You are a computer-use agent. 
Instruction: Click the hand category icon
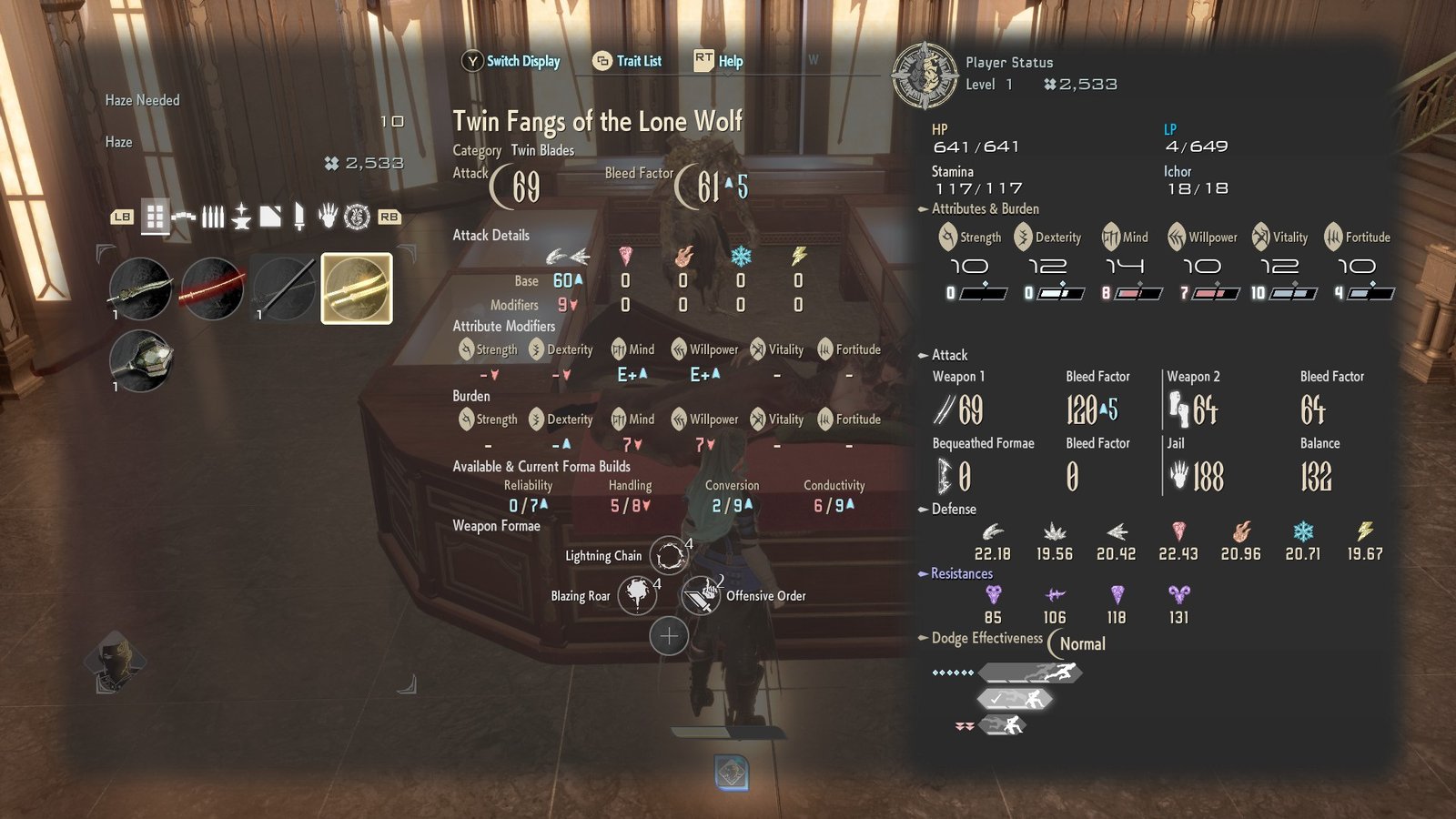coord(328,218)
